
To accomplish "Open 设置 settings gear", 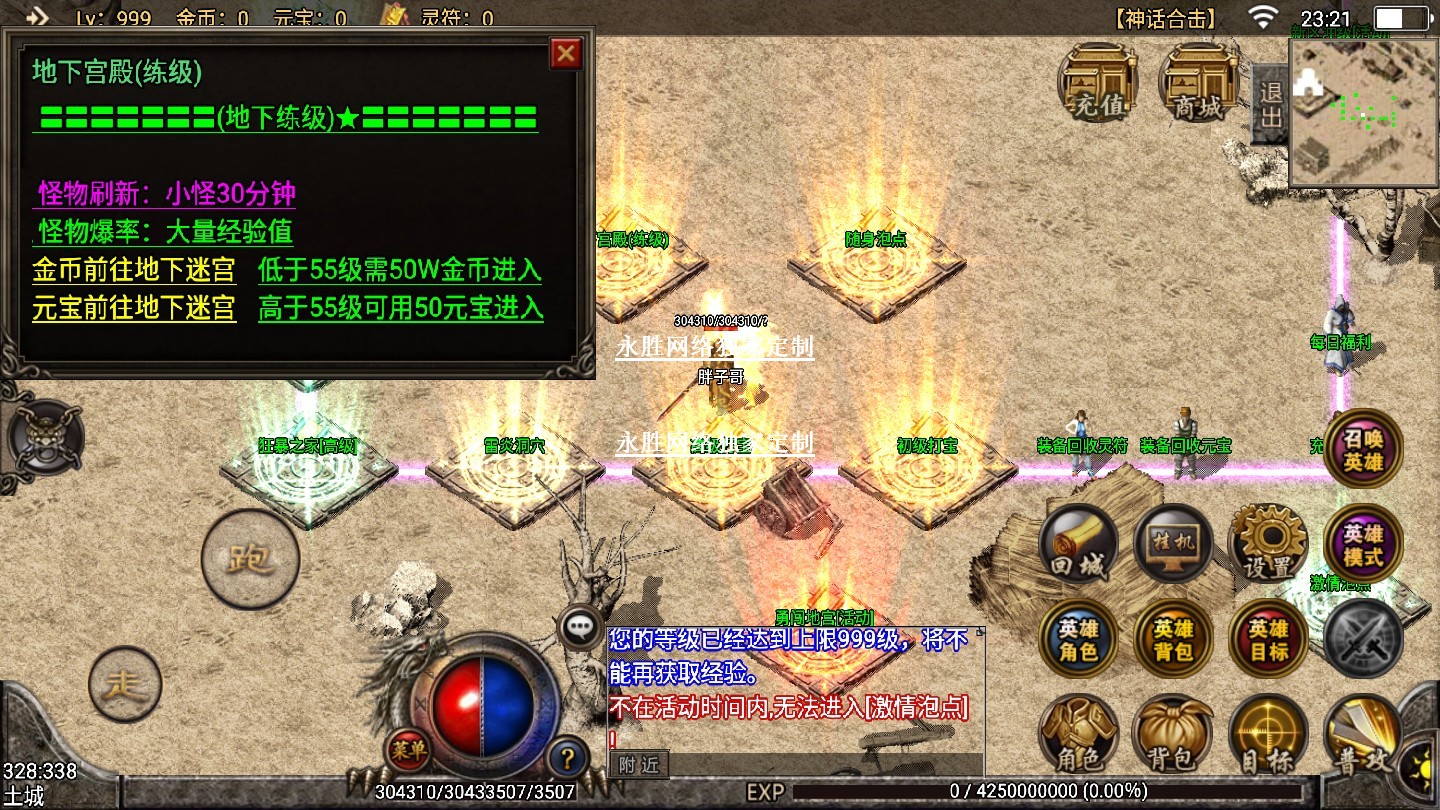I will tap(1268, 544).
